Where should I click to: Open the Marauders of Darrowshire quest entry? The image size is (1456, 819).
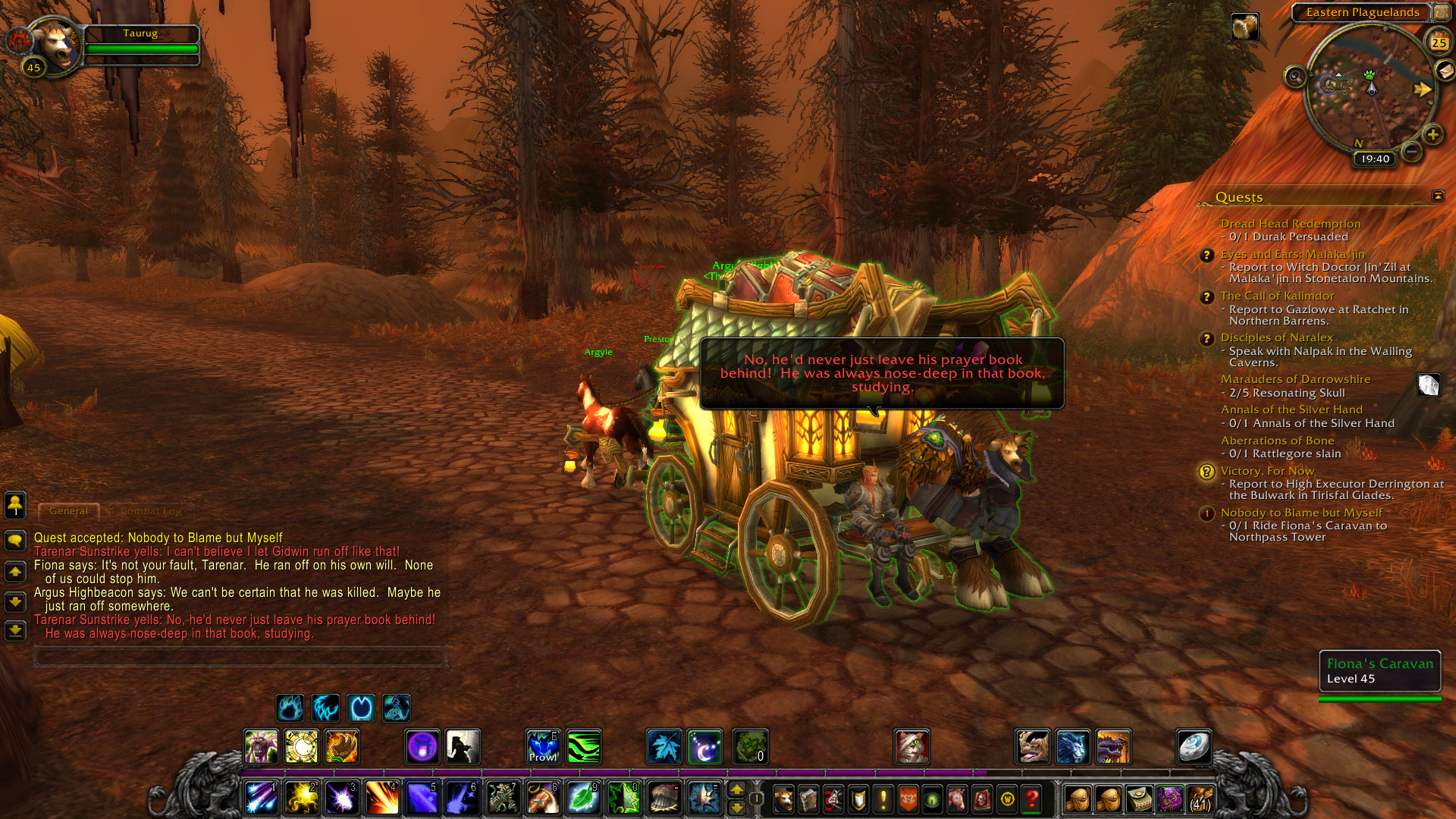(x=1295, y=379)
